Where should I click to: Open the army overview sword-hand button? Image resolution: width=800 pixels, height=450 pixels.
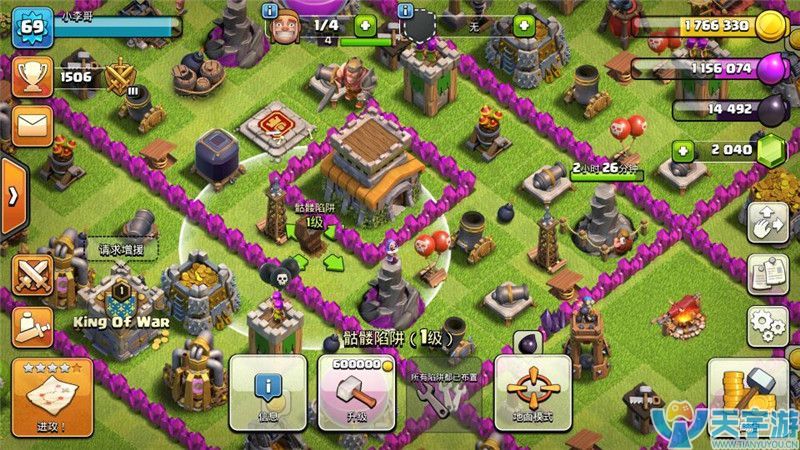[31, 323]
